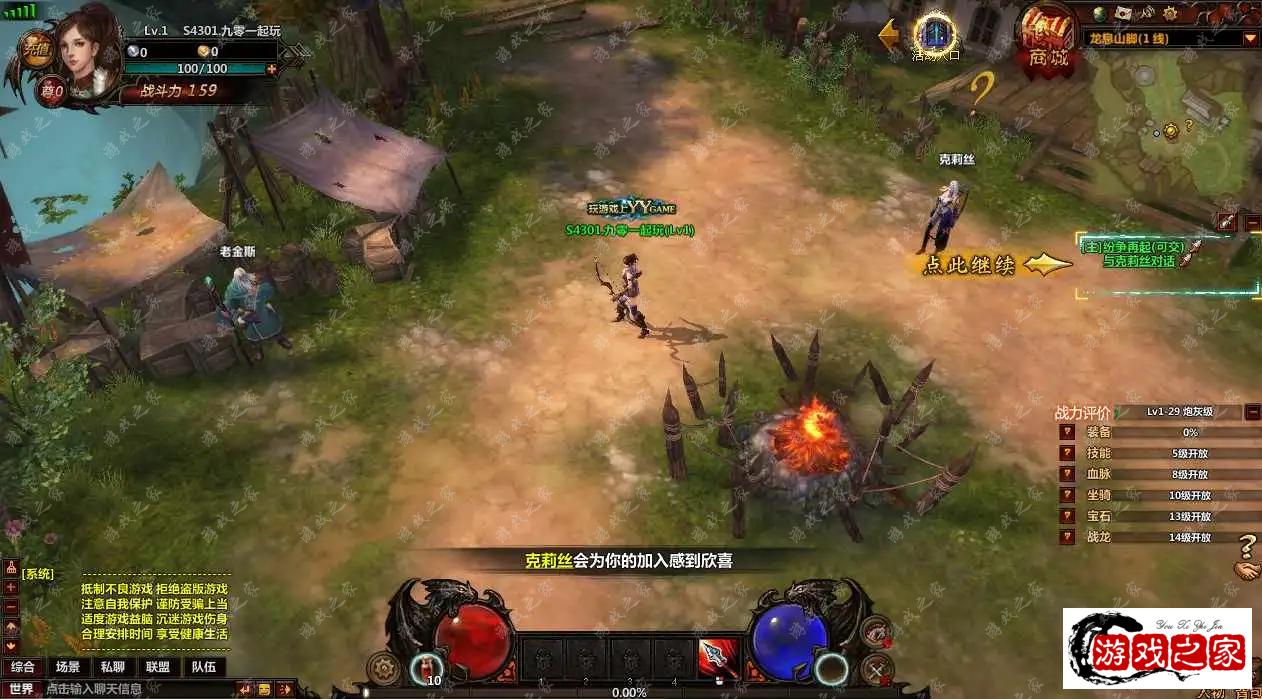Open the chat emoji face button
1262x699 pixels.
[x=264, y=689]
